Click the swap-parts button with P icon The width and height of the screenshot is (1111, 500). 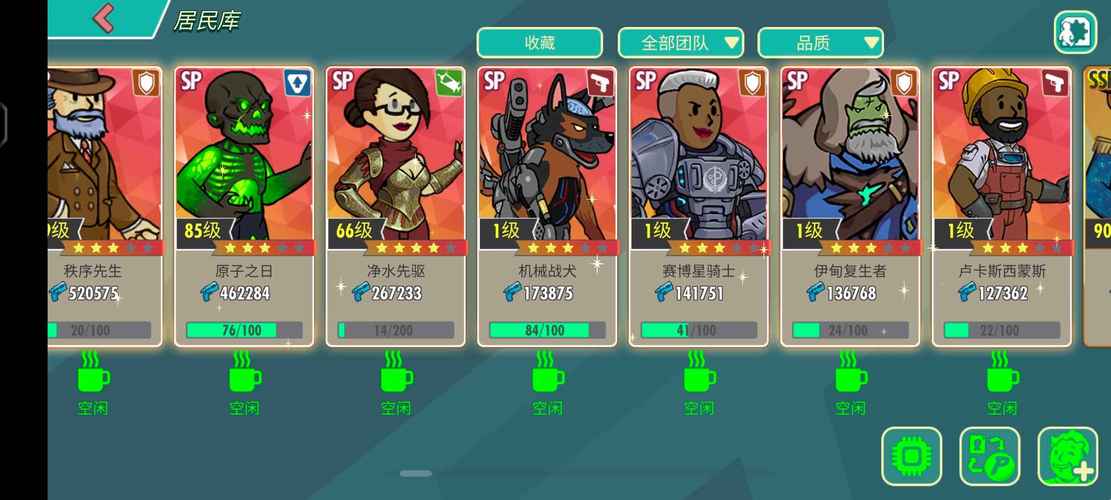(989, 457)
